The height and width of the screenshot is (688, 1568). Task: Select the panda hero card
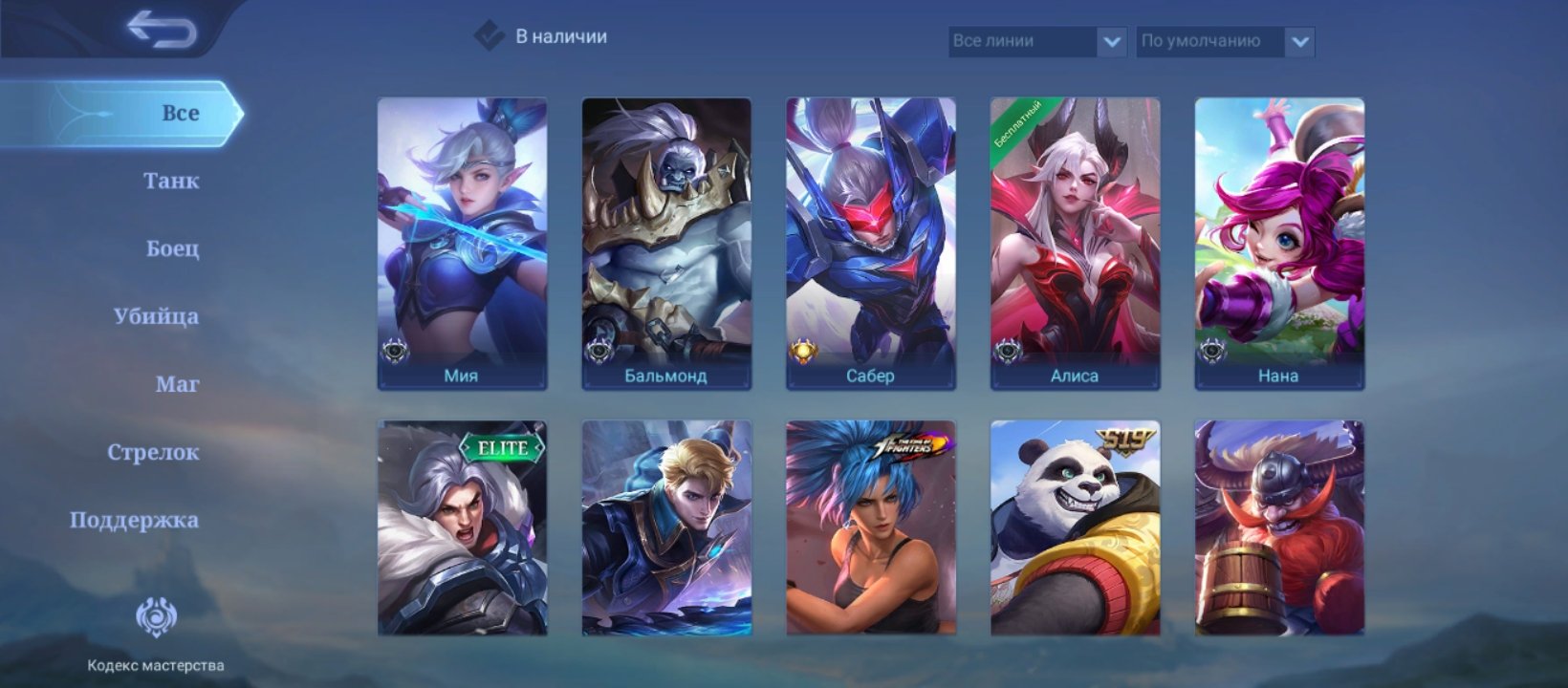pyautogui.click(x=1075, y=527)
